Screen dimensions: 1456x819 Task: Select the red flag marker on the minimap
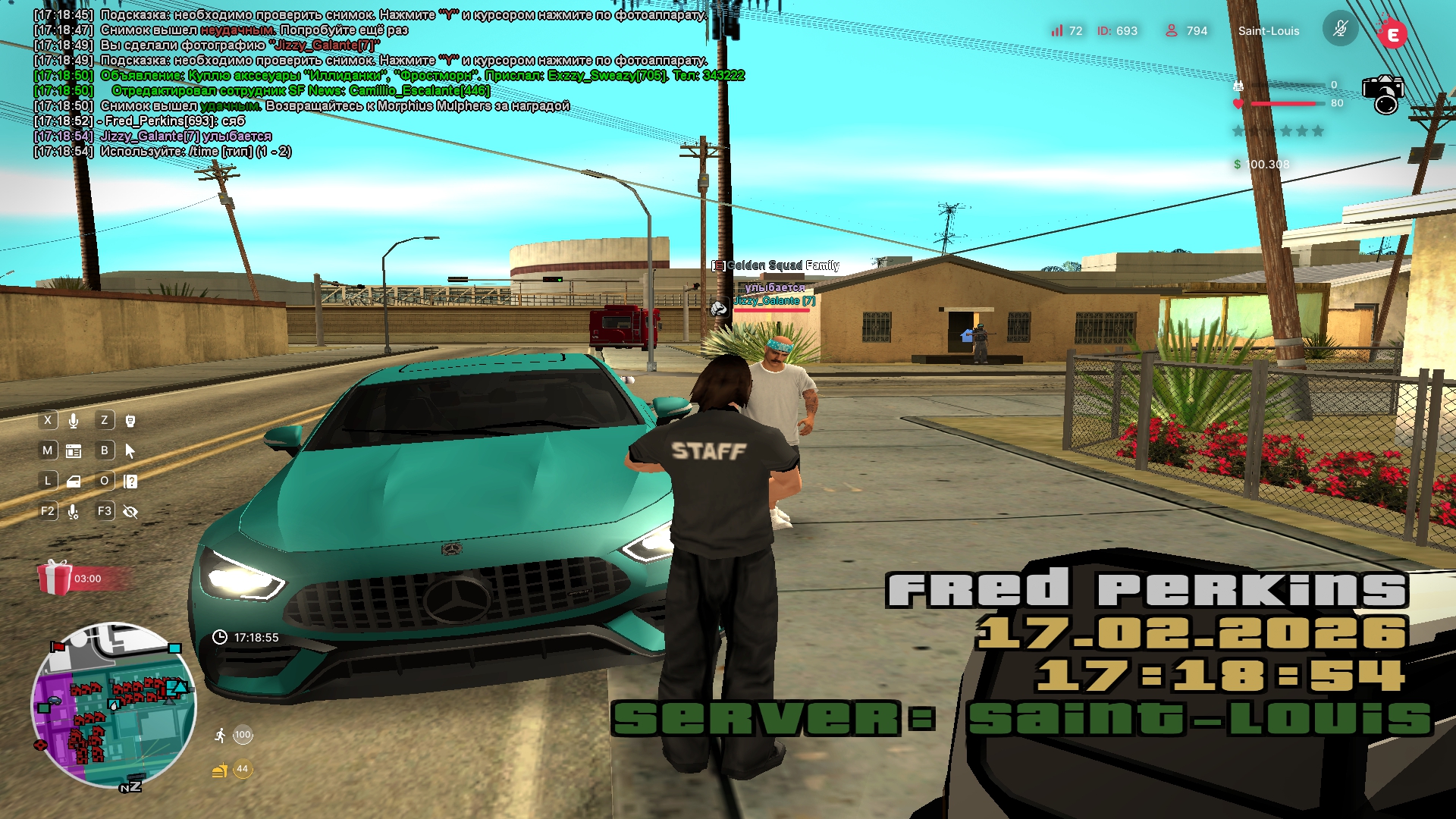(58, 647)
